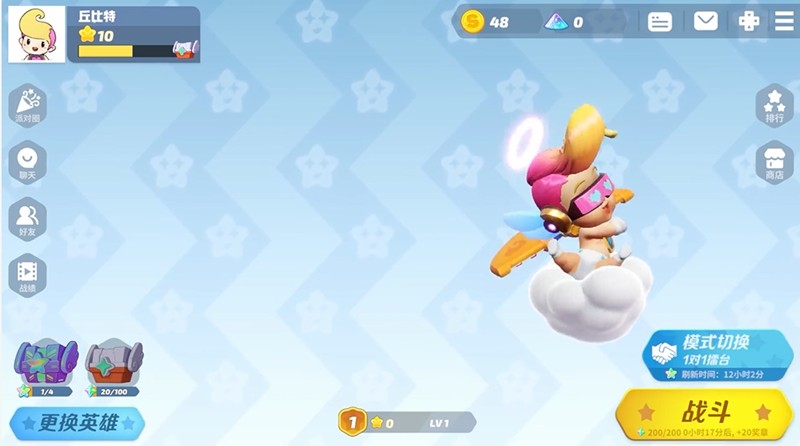
Task: Open the announcements card icon
Action: click(x=660, y=21)
